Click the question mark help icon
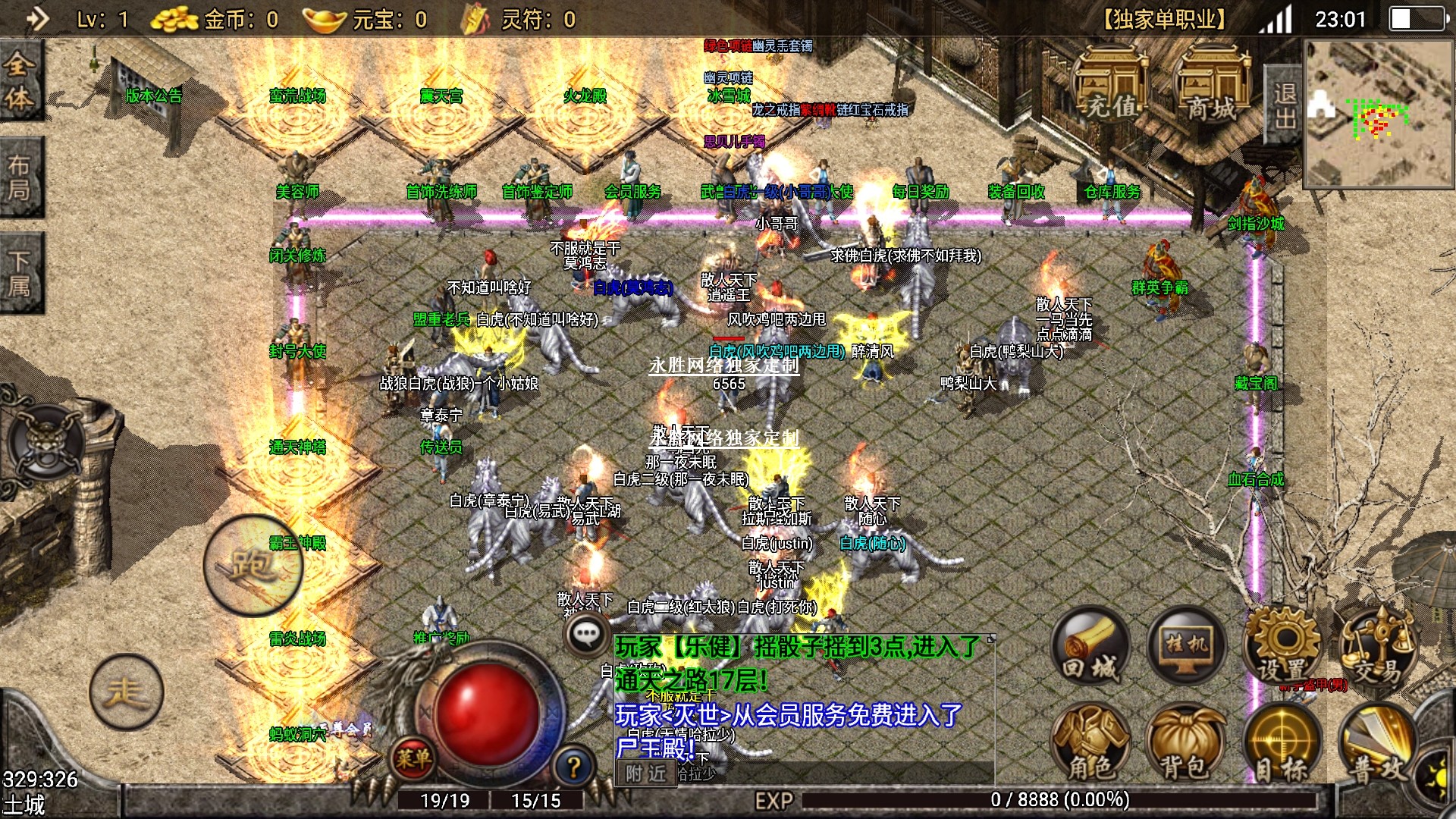 coord(574,767)
